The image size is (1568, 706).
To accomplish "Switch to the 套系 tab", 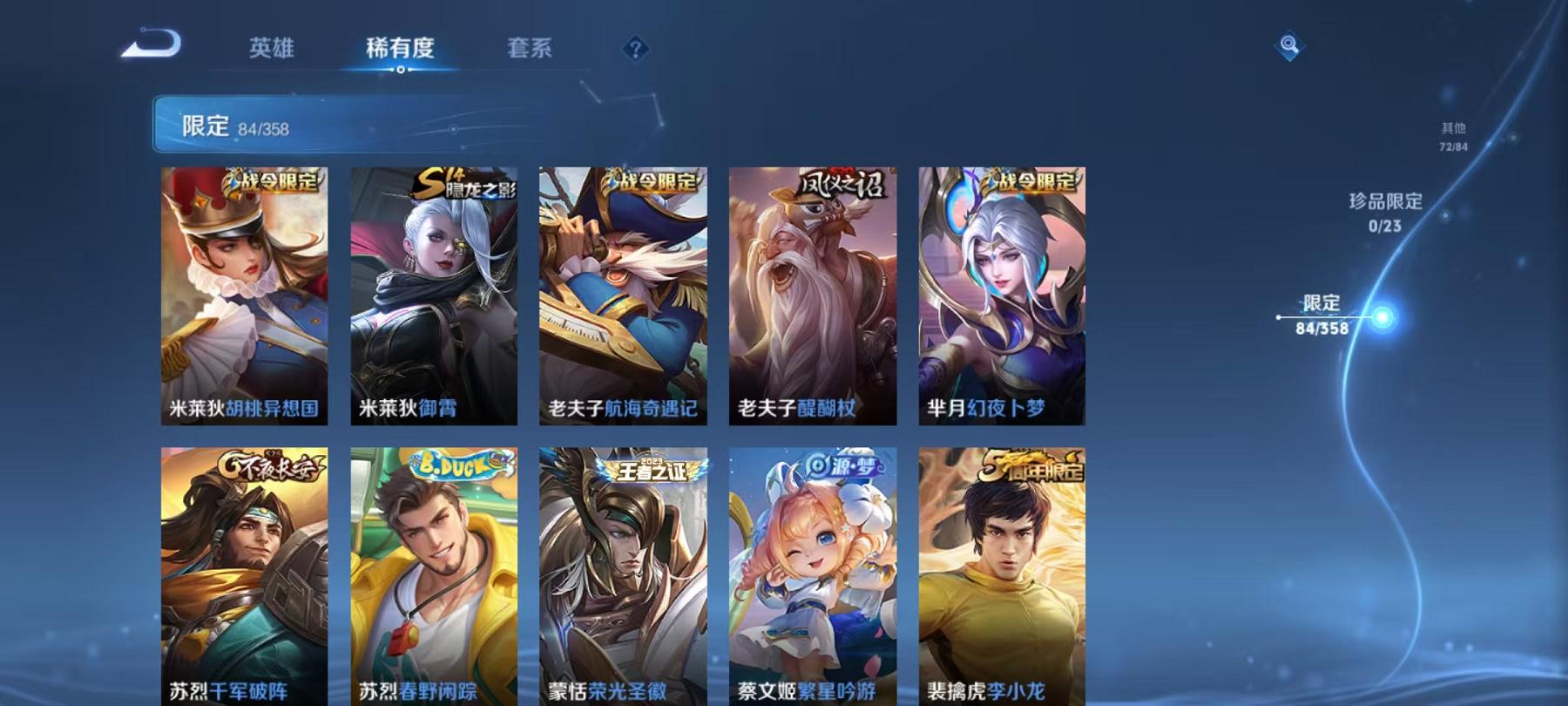I will tap(531, 50).
